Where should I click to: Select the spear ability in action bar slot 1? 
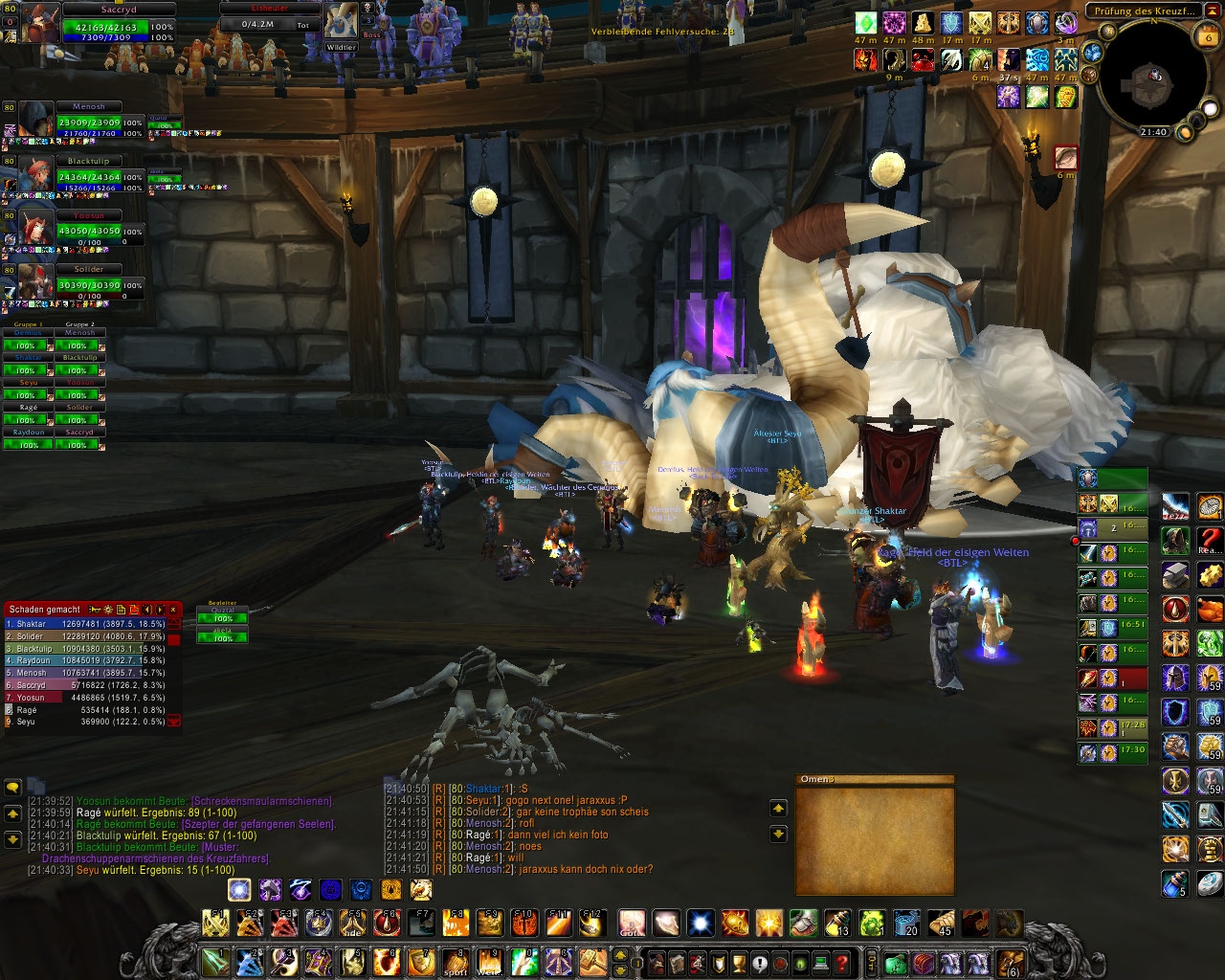[214, 962]
